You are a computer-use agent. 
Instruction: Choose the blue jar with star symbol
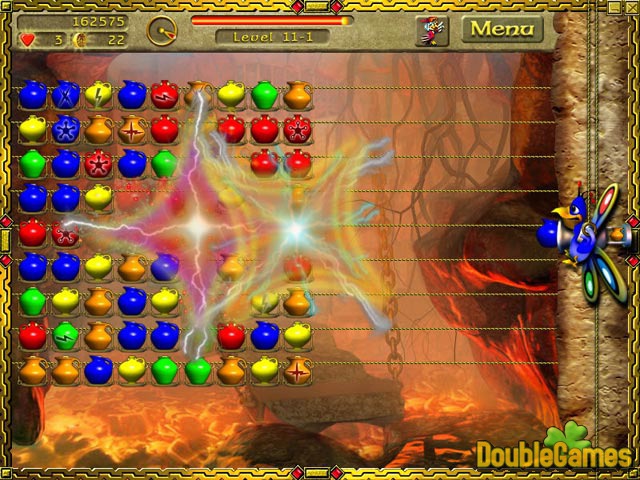(66, 130)
